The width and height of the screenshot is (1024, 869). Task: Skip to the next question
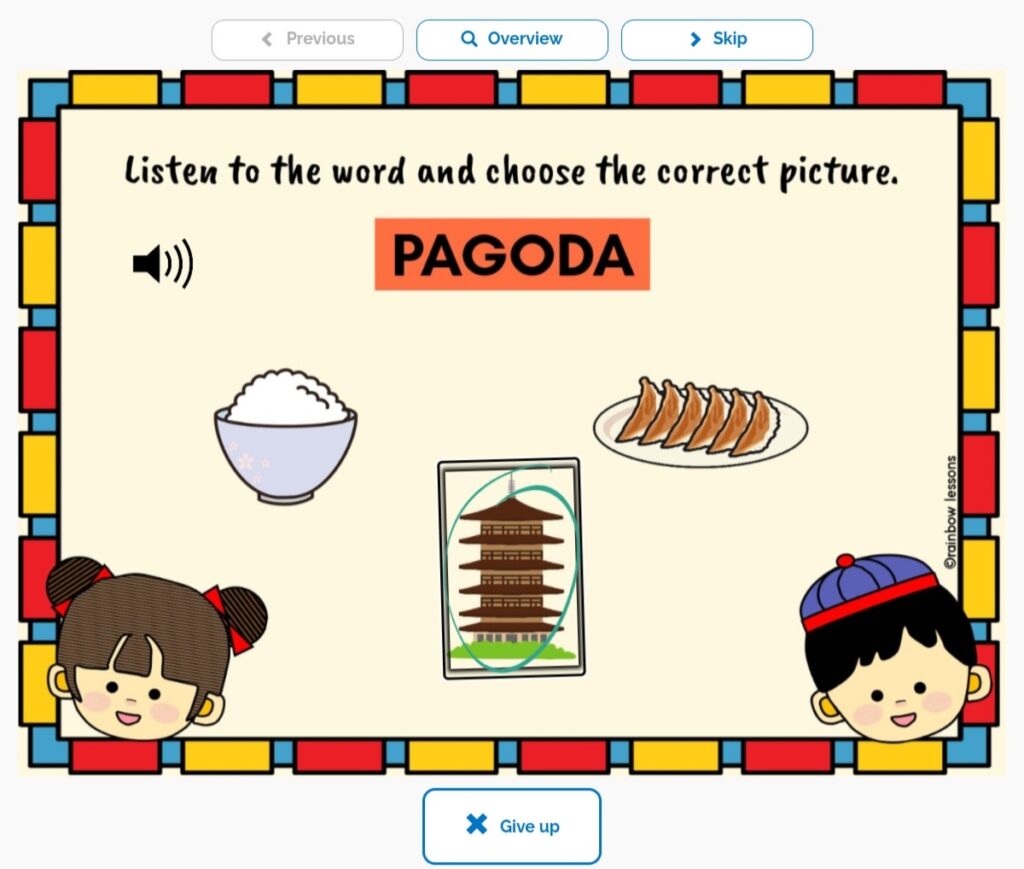coord(716,40)
